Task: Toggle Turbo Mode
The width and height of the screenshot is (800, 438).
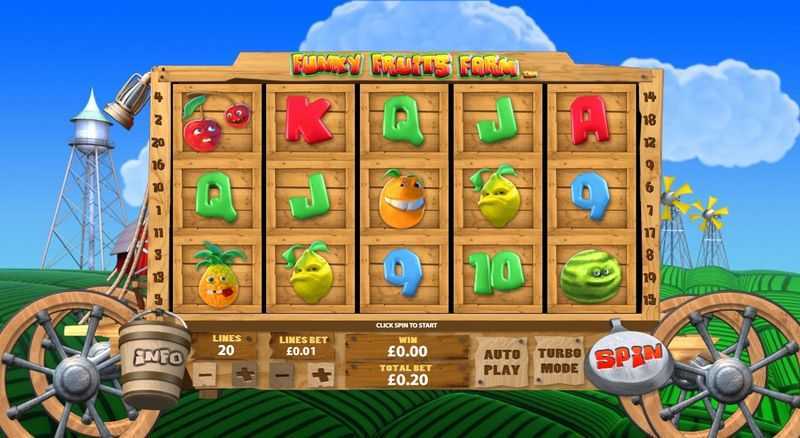Action: pos(559,361)
